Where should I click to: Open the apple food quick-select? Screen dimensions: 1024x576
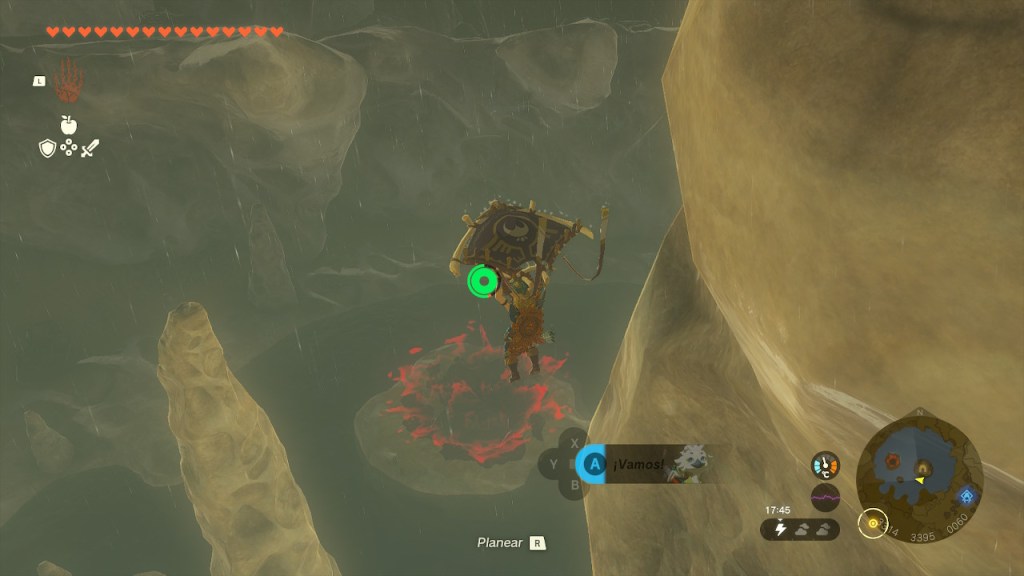(69, 125)
